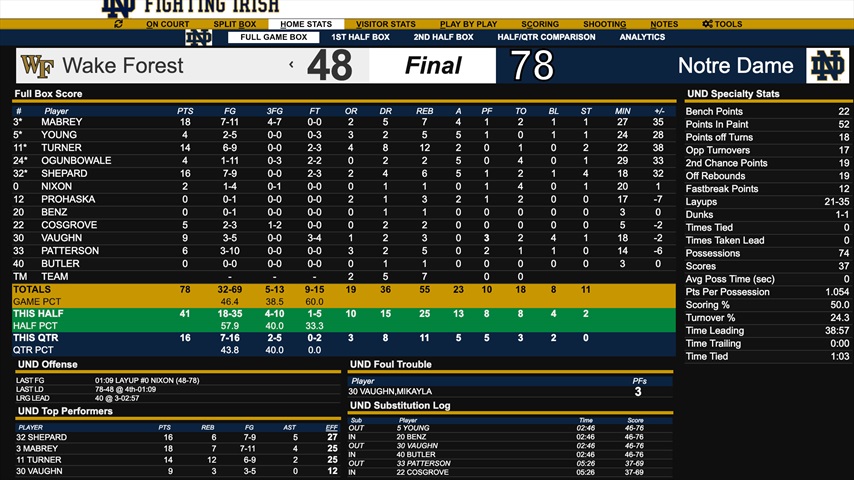Click the refresh icon beside On Court
The width and height of the screenshot is (854, 480).
119,24
